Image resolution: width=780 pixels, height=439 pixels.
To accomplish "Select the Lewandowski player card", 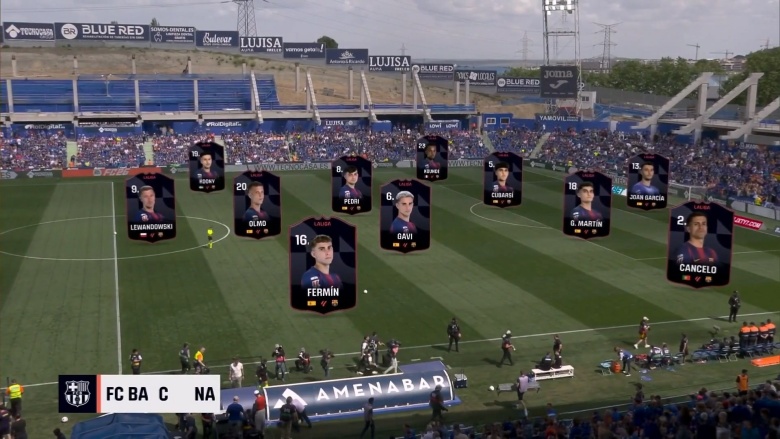I will point(150,207).
